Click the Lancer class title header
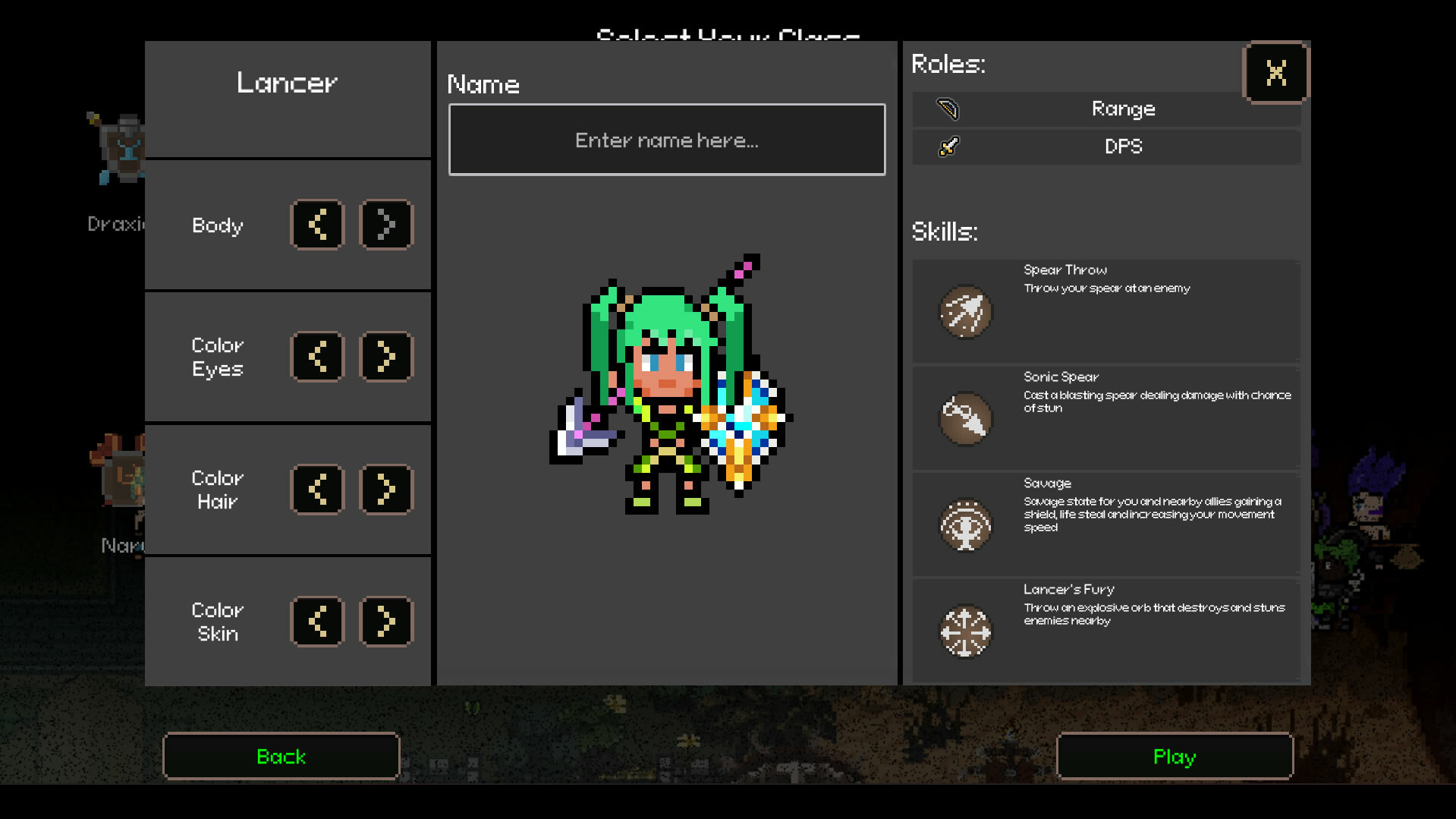 pyautogui.click(x=287, y=82)
